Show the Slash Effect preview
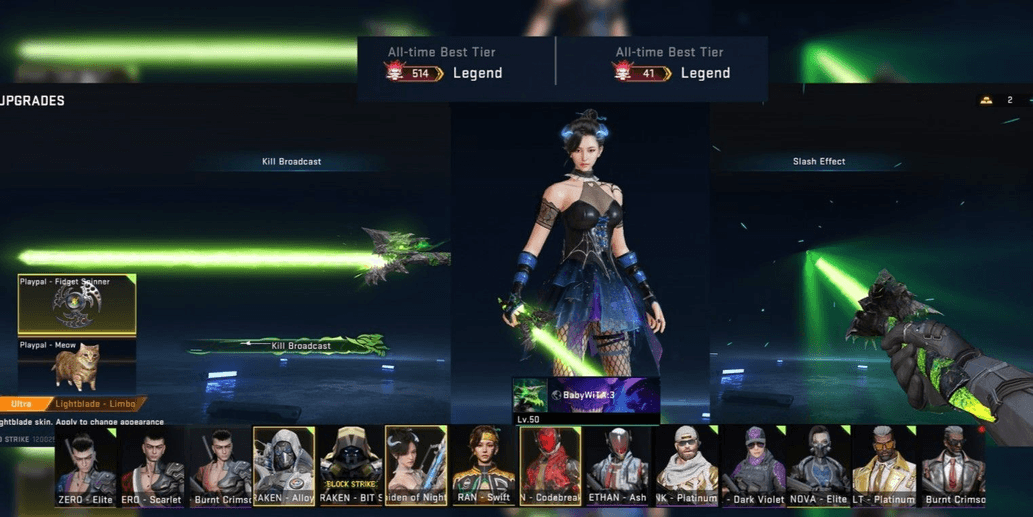This screenshot has height=517, width=1033. (x=819, y=162)
